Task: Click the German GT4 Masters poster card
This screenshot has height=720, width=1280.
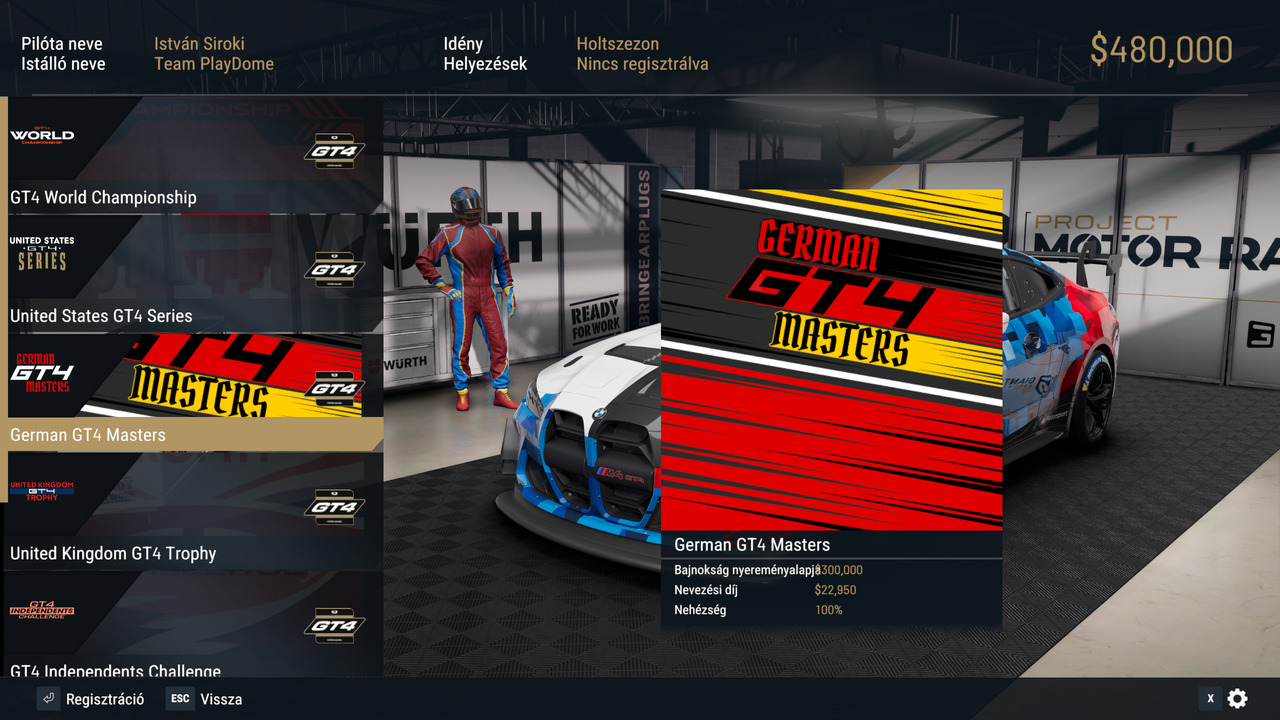Action: pos(831,360)
